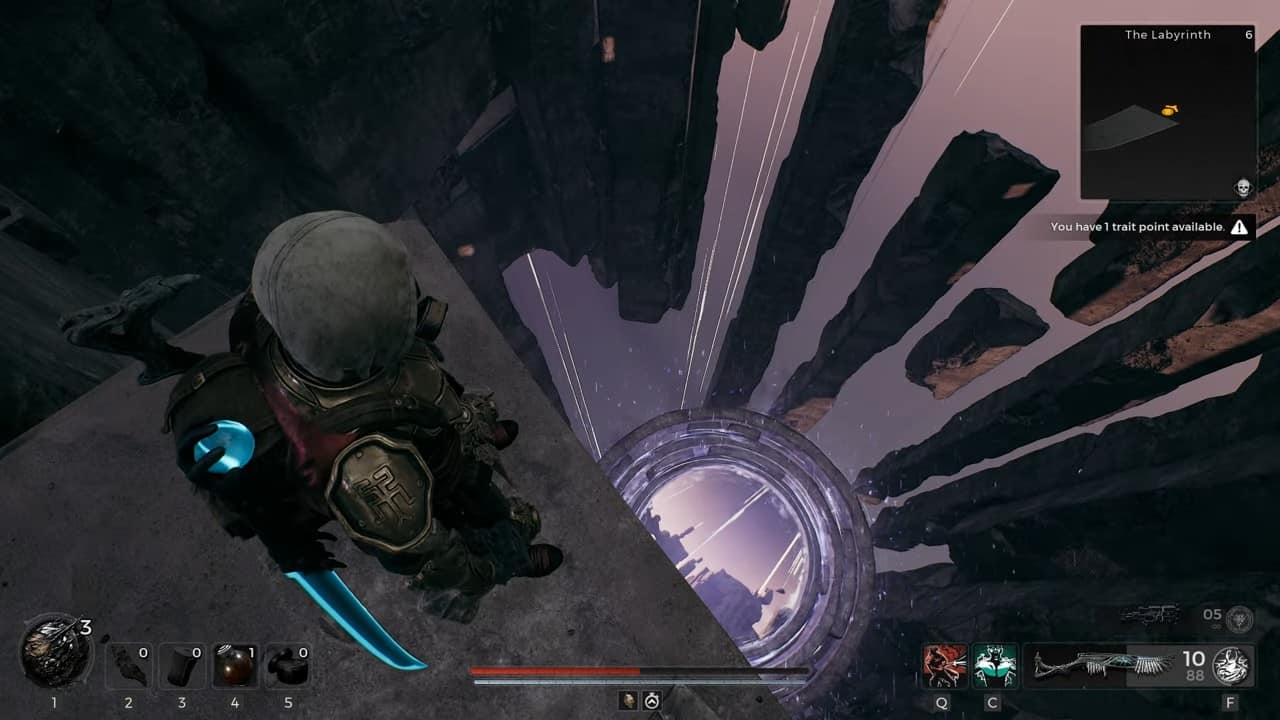The width and height of the screenshot is (1280, 720).
Task: Select the handgun's round mod icon
Action: 1240,618
